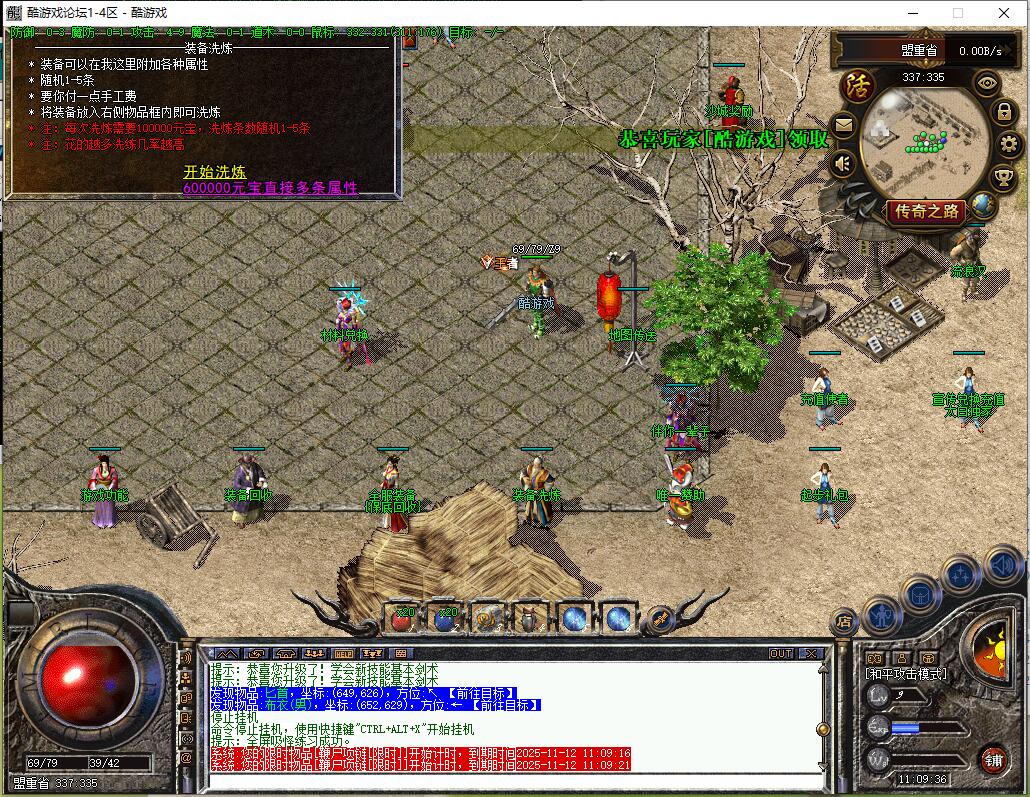Image resolution: width=1030 pixels, height=797 pixels.
Task: Open the trophy ranking icon
Action: (1003, 178)
